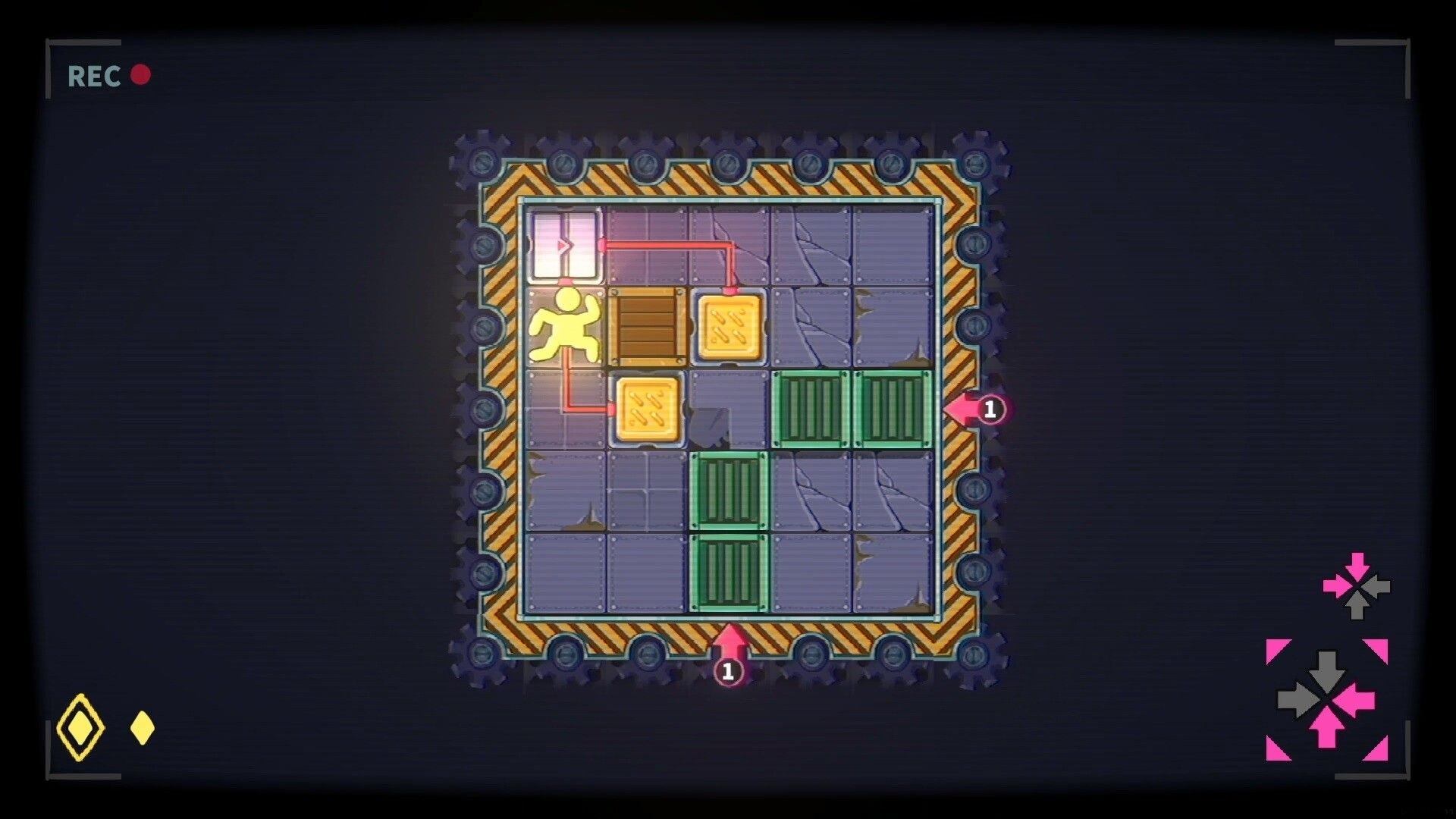Click the upper golden wired crate
Viewport: 1456px width, 819px height.
[730, 328]
